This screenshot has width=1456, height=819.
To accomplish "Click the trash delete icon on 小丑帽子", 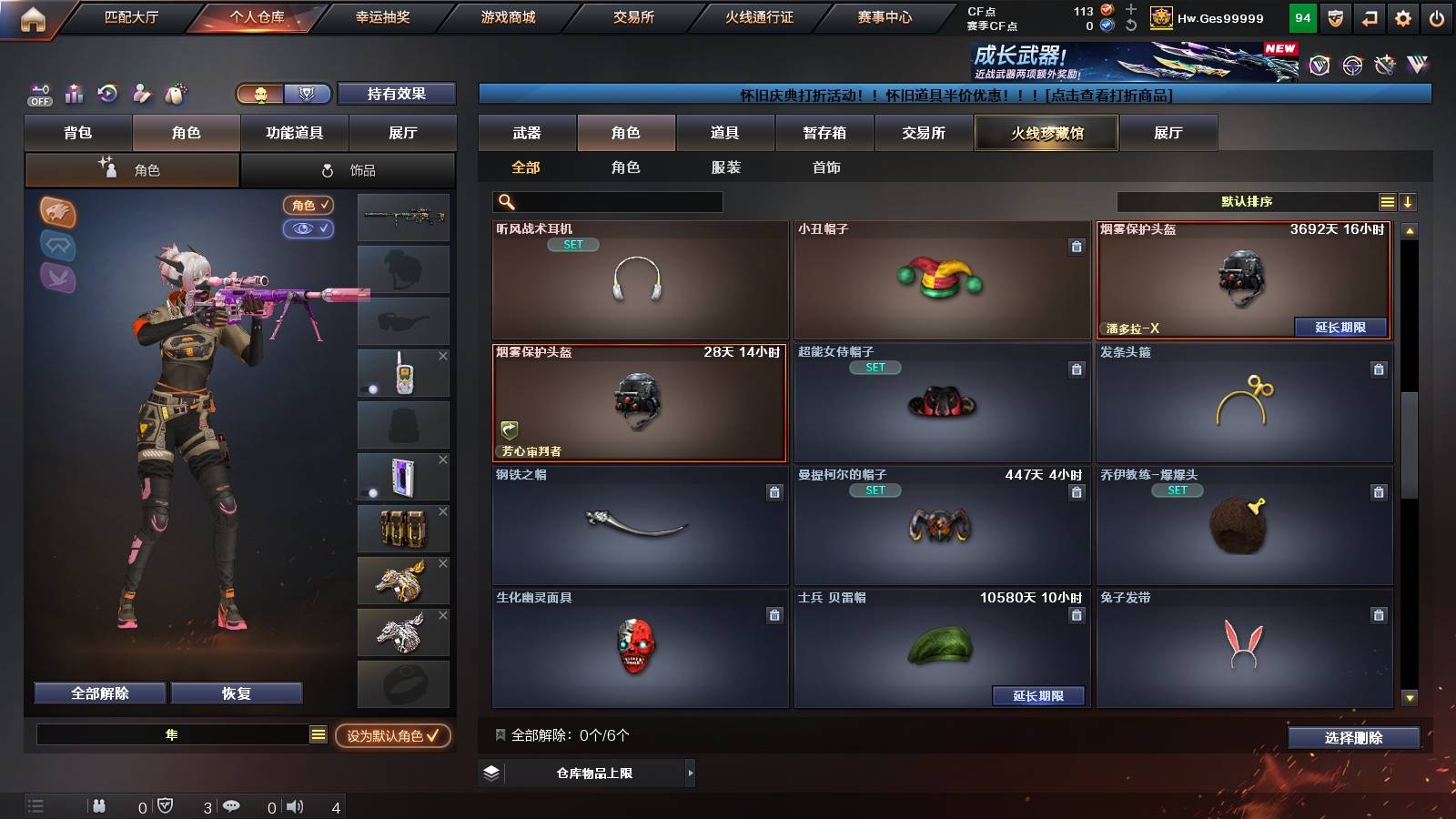I will click(x=1077, y=248).
